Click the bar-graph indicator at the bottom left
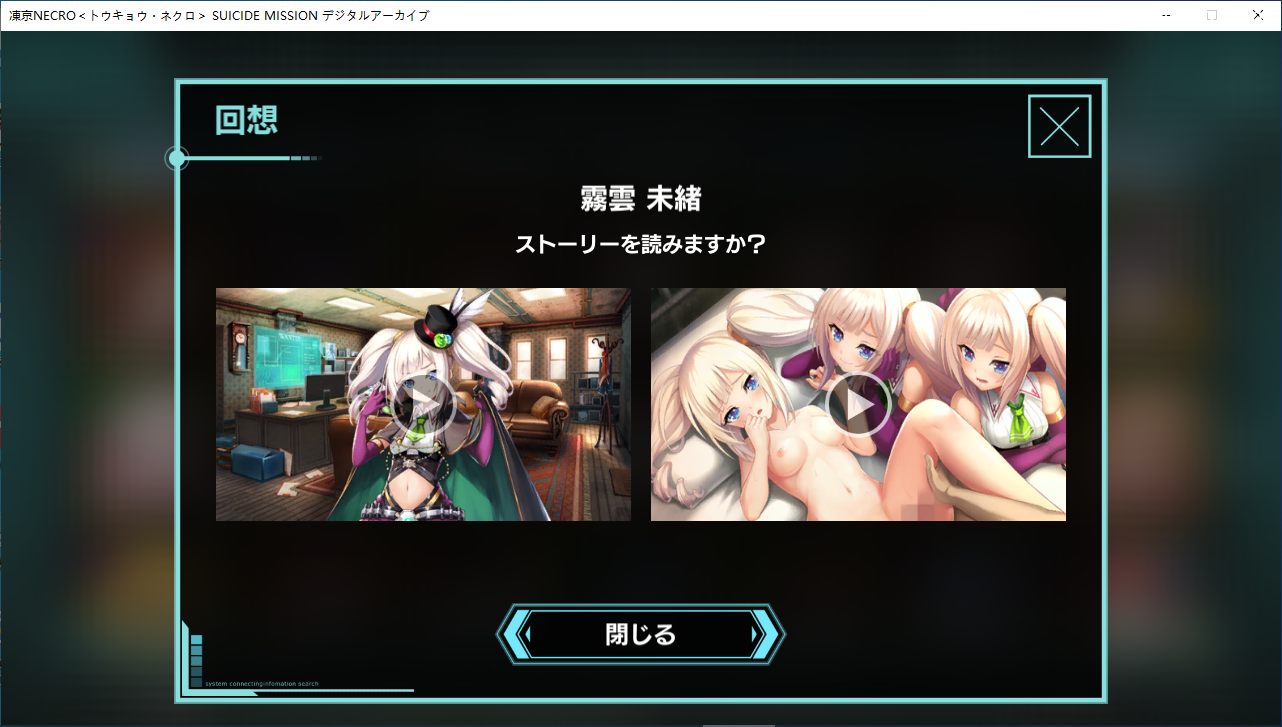 (x=196, y=660)
